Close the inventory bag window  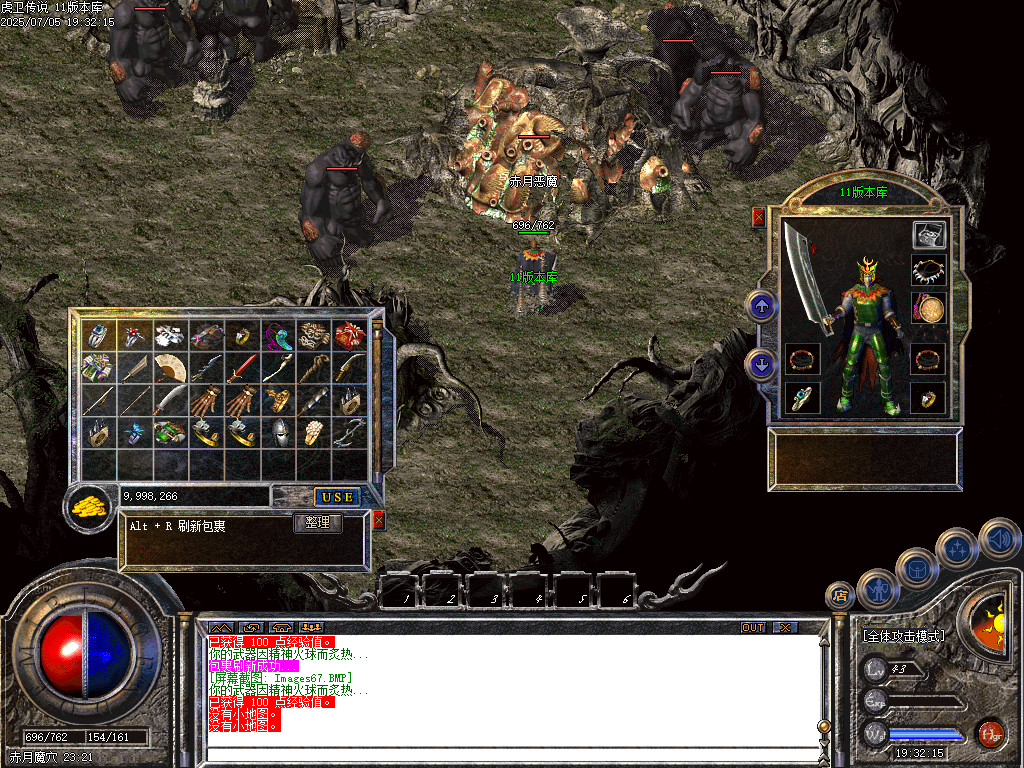click(378, 520)
